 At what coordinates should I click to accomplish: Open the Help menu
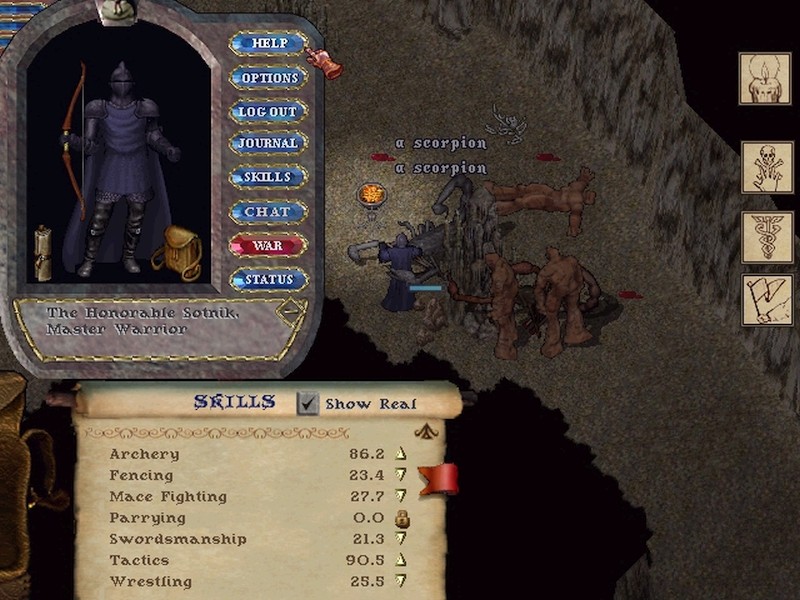click(268, 44)
